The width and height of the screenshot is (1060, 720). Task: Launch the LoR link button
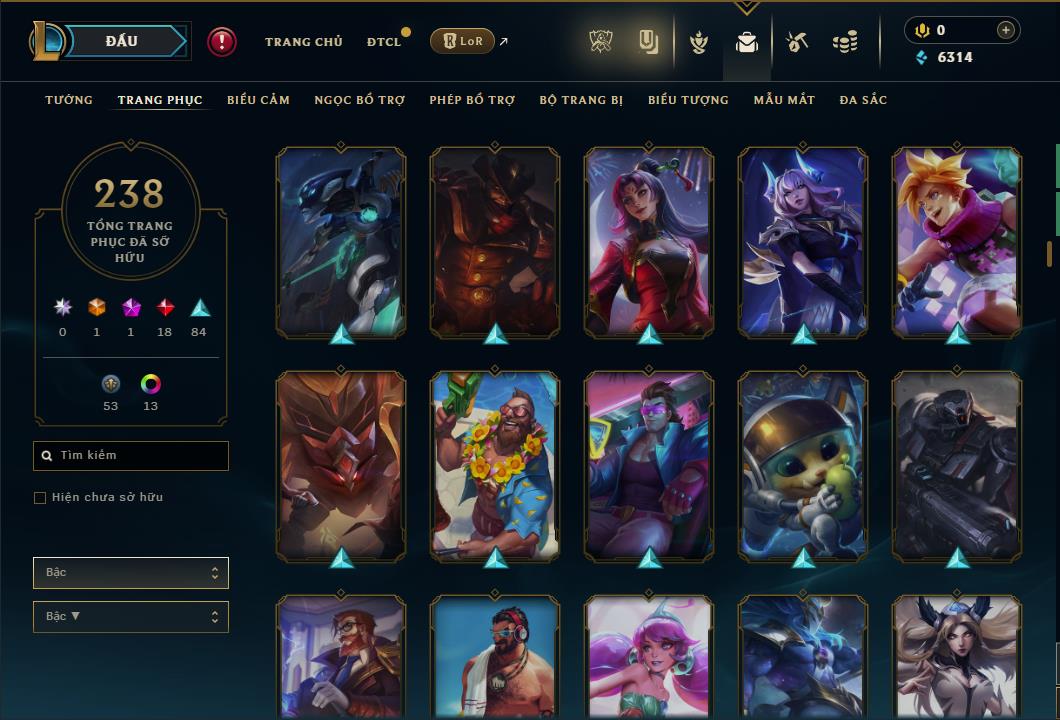[x=462, y=41]
